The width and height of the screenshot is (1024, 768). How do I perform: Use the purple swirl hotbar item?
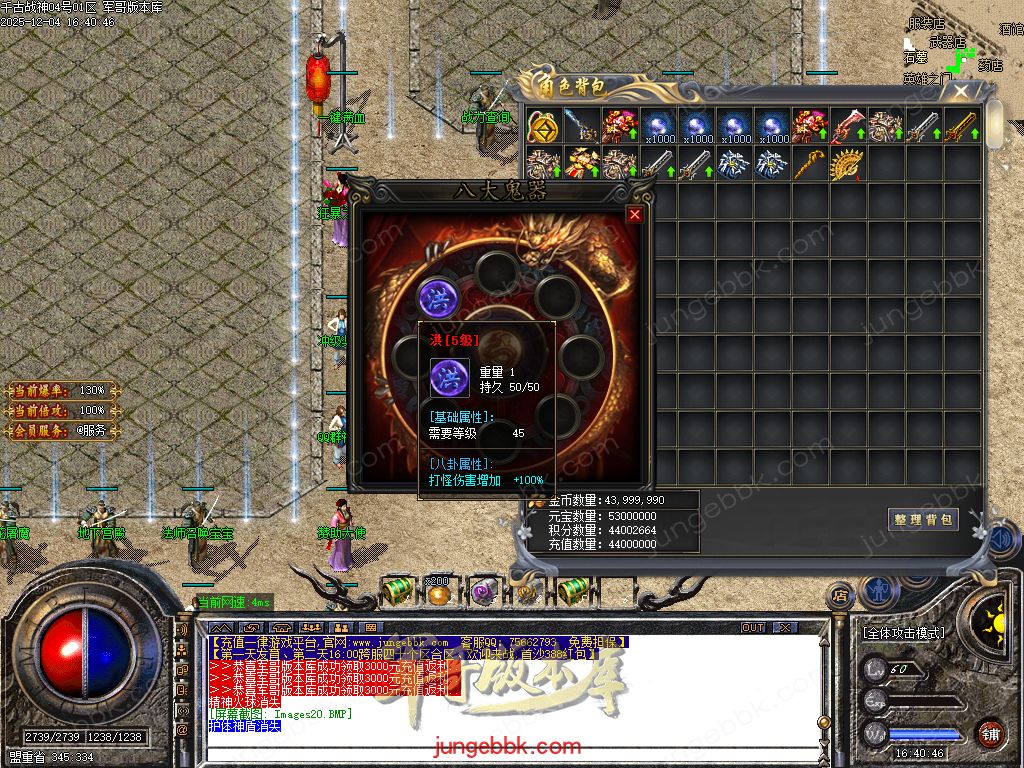tap(484, 592)
